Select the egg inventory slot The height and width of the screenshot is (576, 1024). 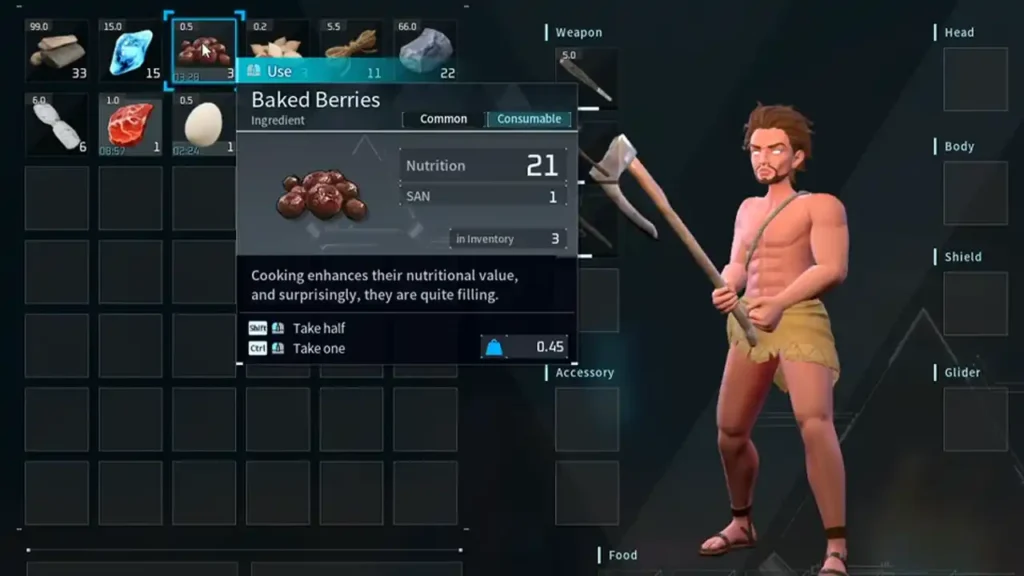[x=205, y=124]
